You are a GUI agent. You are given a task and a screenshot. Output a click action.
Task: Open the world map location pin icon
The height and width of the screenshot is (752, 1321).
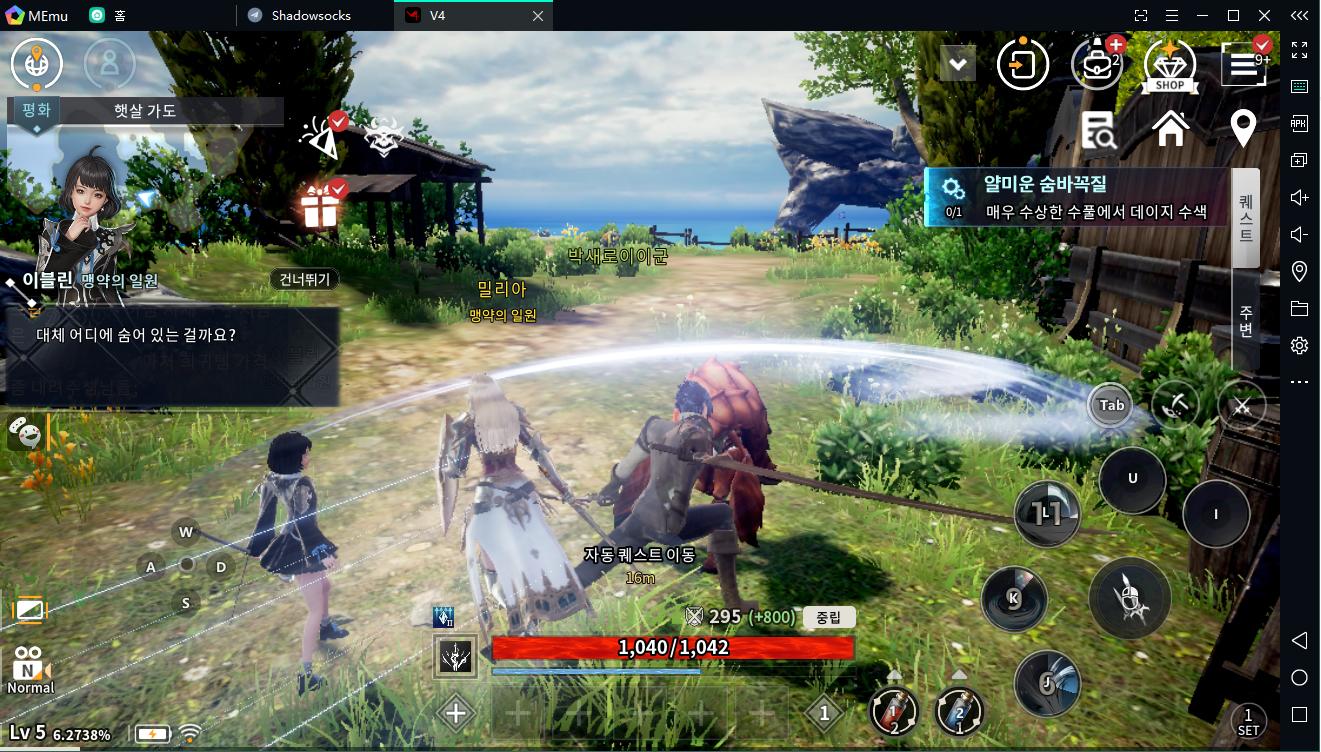pos(1242,129)
